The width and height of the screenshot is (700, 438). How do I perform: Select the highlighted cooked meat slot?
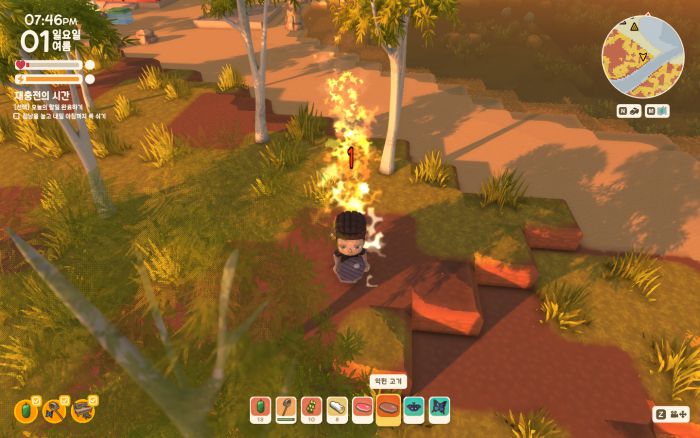coord(388,408)
